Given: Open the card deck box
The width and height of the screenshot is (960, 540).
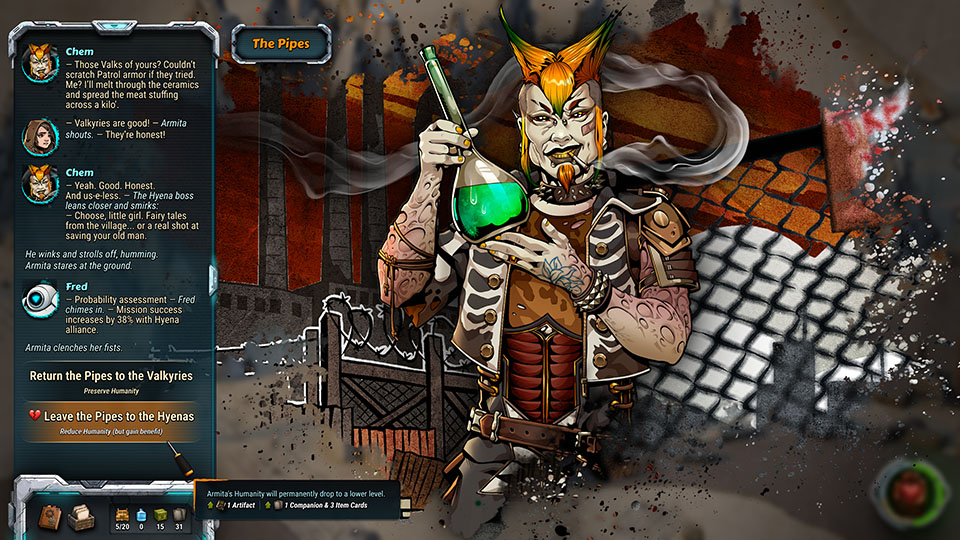Looking at the screenshot, I should [82, 516].
